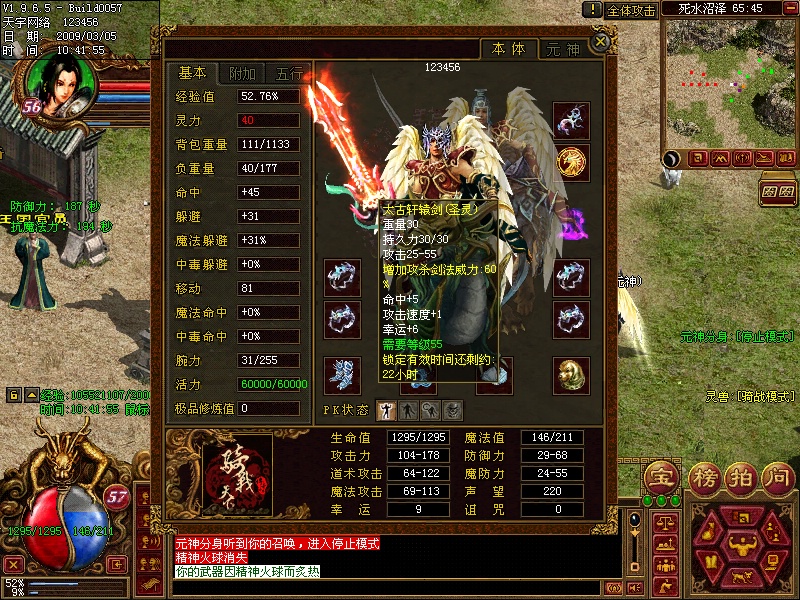Select the boots equipment slot
The image size is (800, 600).
point(342,375)
